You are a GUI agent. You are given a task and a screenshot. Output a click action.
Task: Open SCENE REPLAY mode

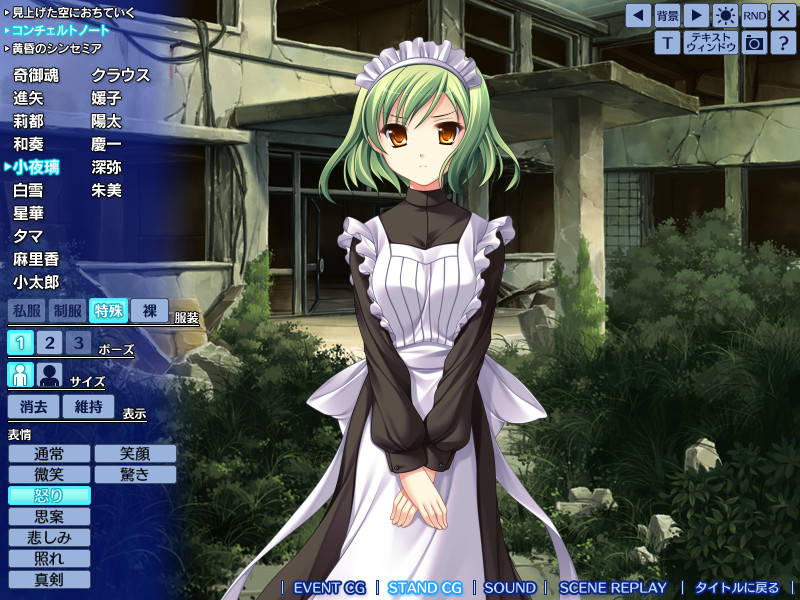pos(612,588)
